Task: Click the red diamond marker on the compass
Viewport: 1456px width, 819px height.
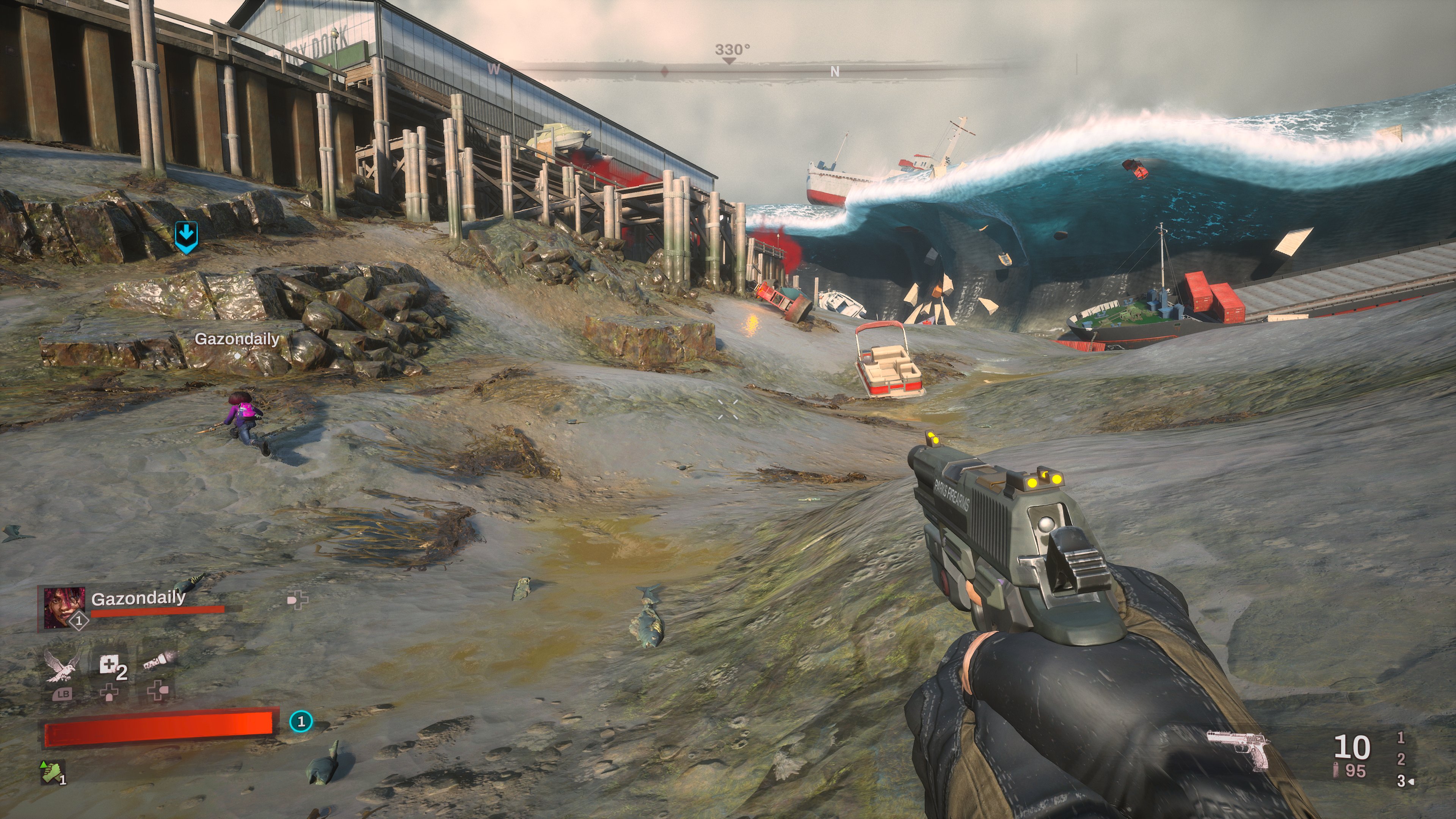Action: click(x=665, y=72)
